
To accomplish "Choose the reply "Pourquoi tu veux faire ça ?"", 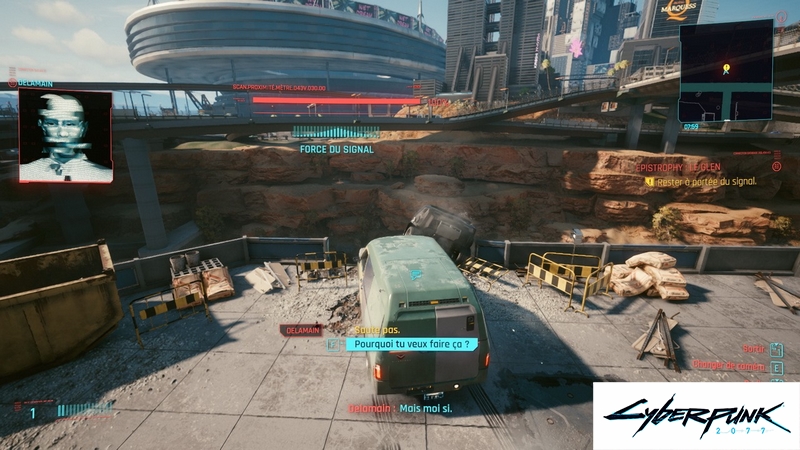I will tap(411, 343).
